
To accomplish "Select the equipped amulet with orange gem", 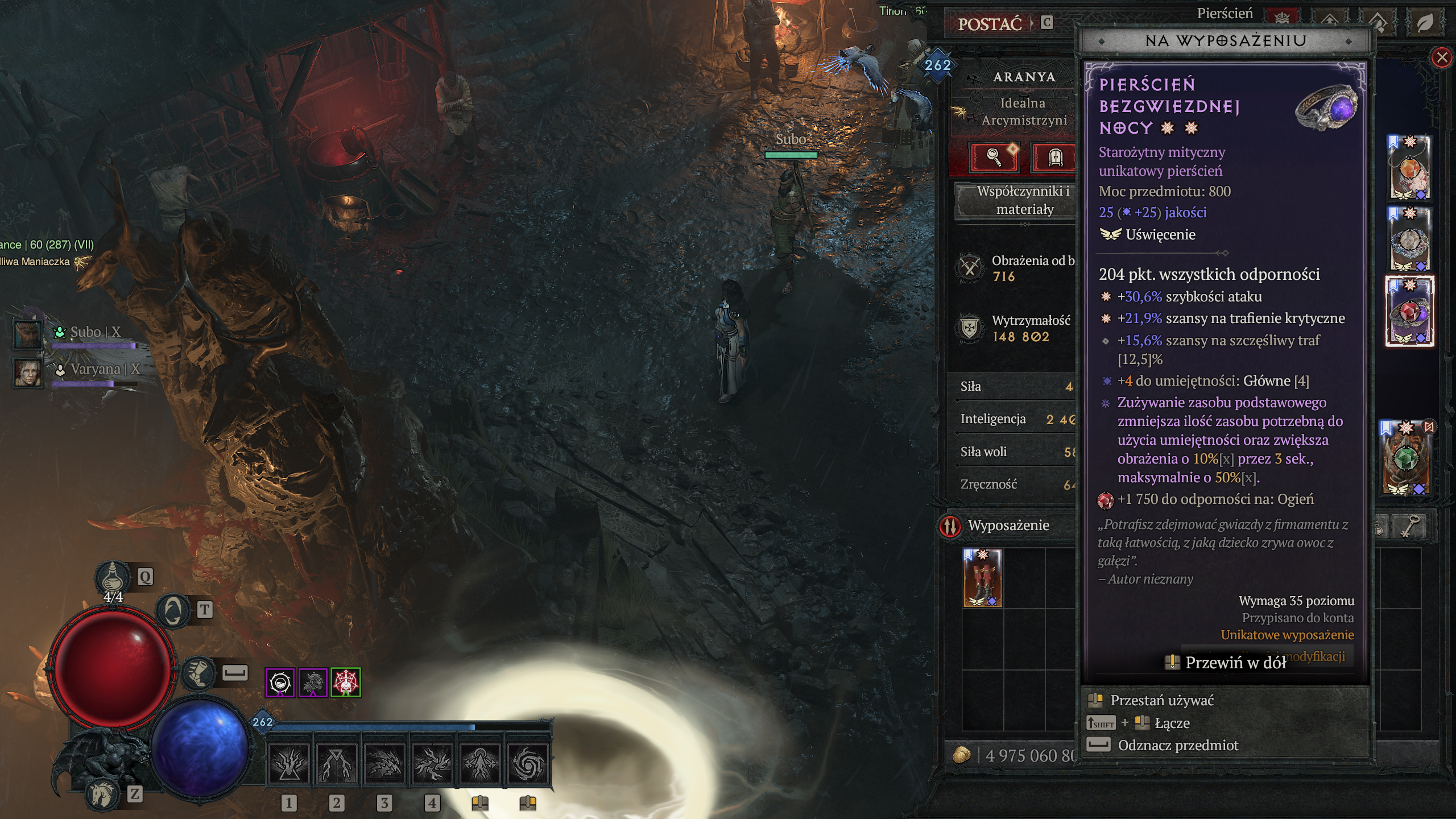I will click(1409, 168).
